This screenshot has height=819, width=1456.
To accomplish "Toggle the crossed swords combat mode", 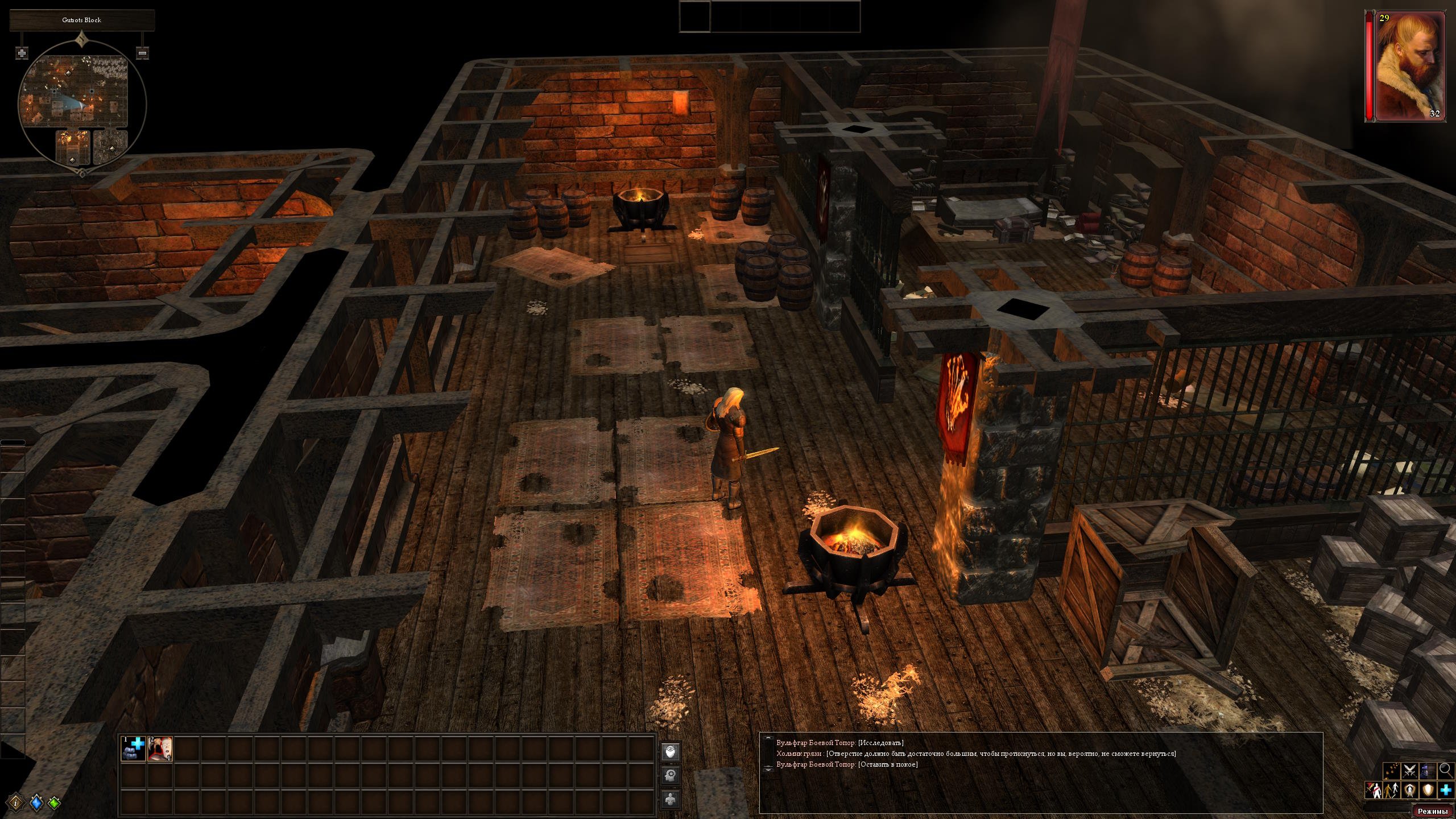I will pyautogui.click(x=1410, y=771).
